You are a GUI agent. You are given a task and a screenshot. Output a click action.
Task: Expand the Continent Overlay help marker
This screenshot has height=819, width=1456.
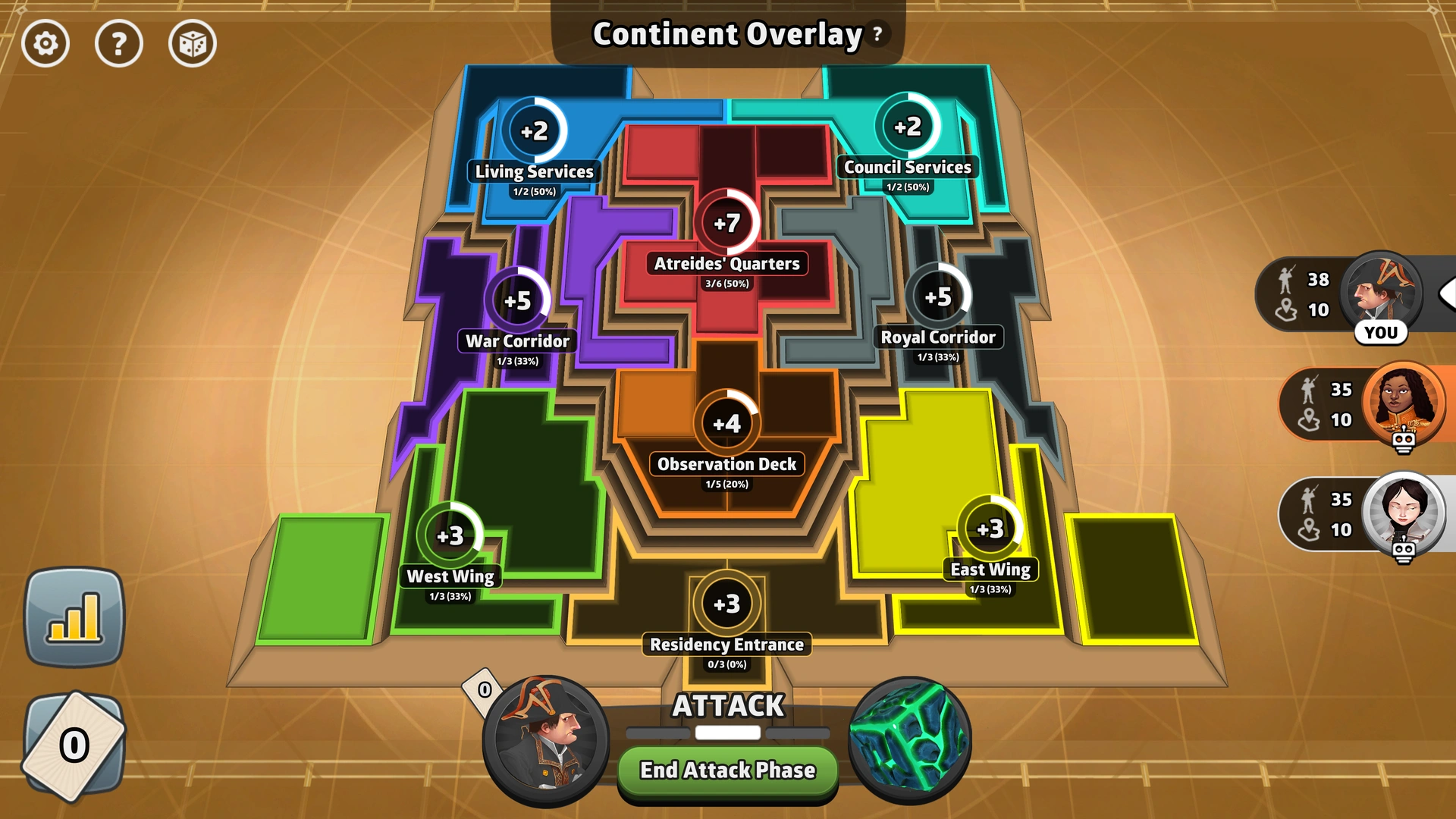tap(877, 33)
